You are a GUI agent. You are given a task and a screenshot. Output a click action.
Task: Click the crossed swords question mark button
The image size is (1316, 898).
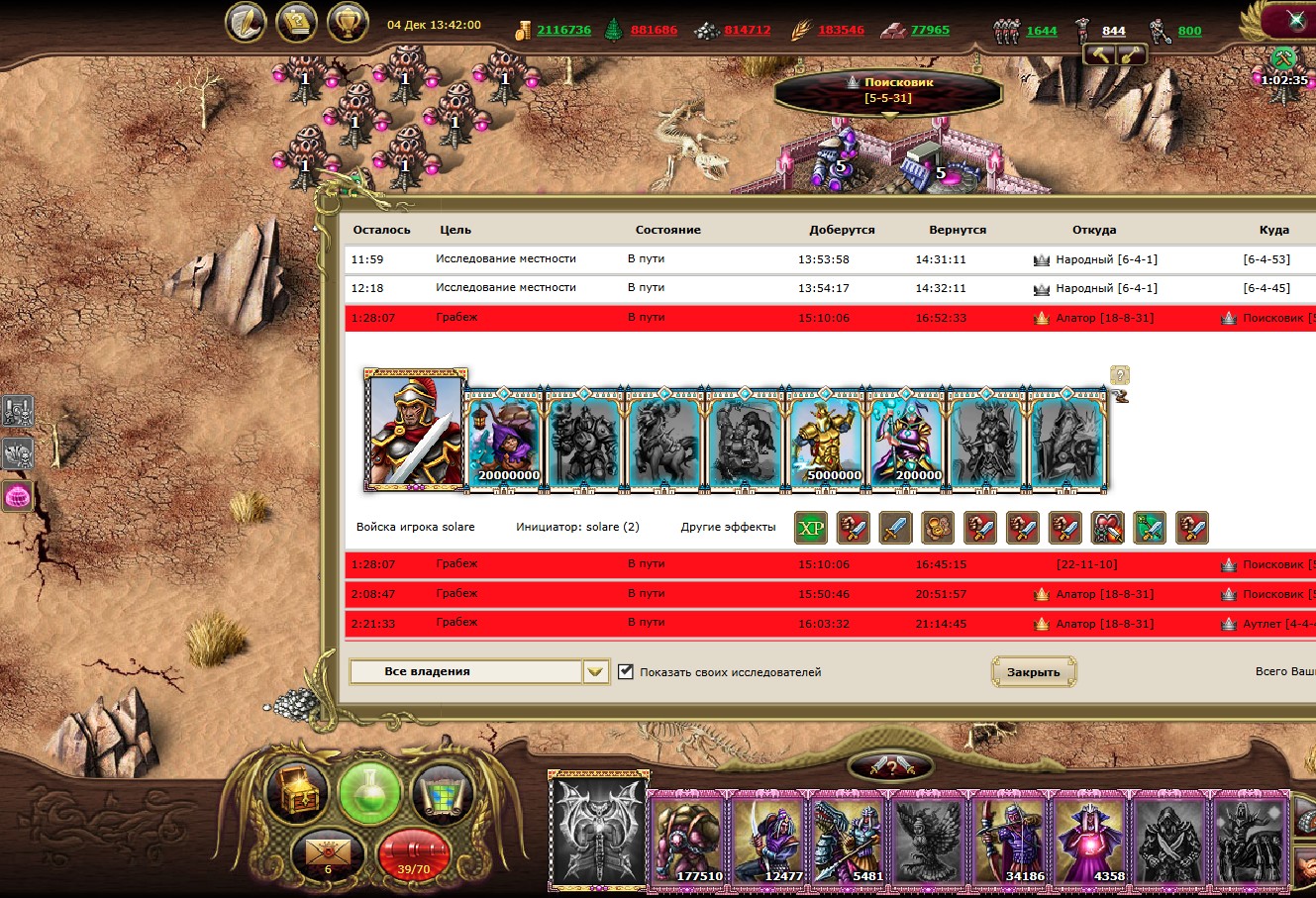pyautogui.click(x=889, y=765)
